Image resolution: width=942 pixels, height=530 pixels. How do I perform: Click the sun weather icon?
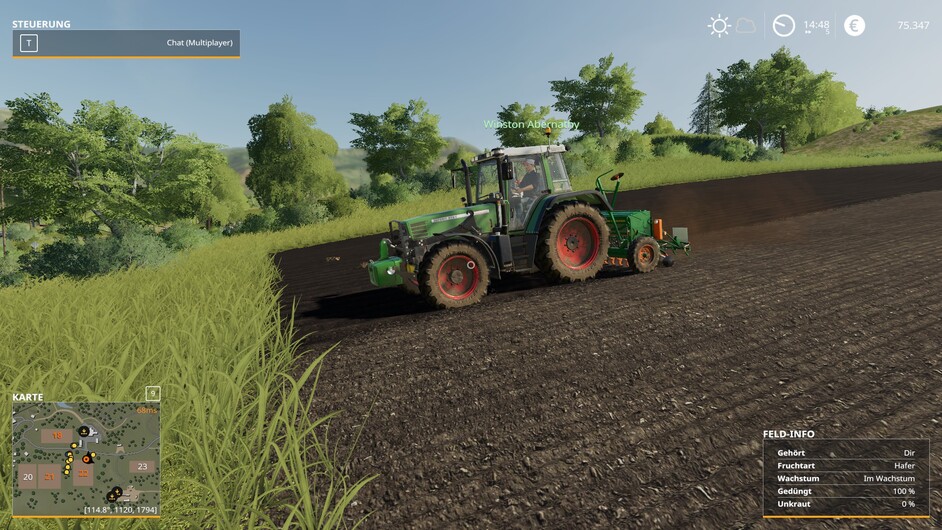point(718,26)
